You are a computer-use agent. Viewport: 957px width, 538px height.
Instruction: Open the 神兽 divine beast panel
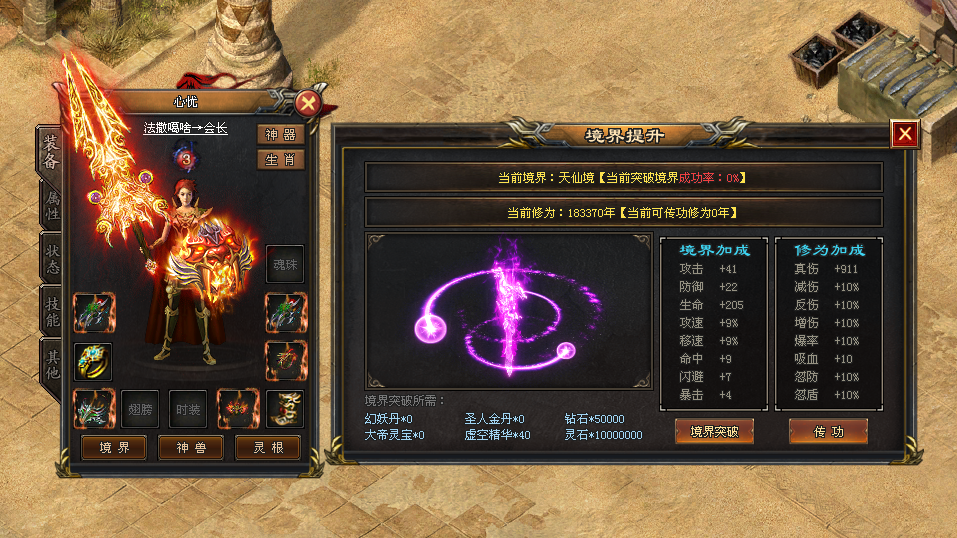click(191, 447)
